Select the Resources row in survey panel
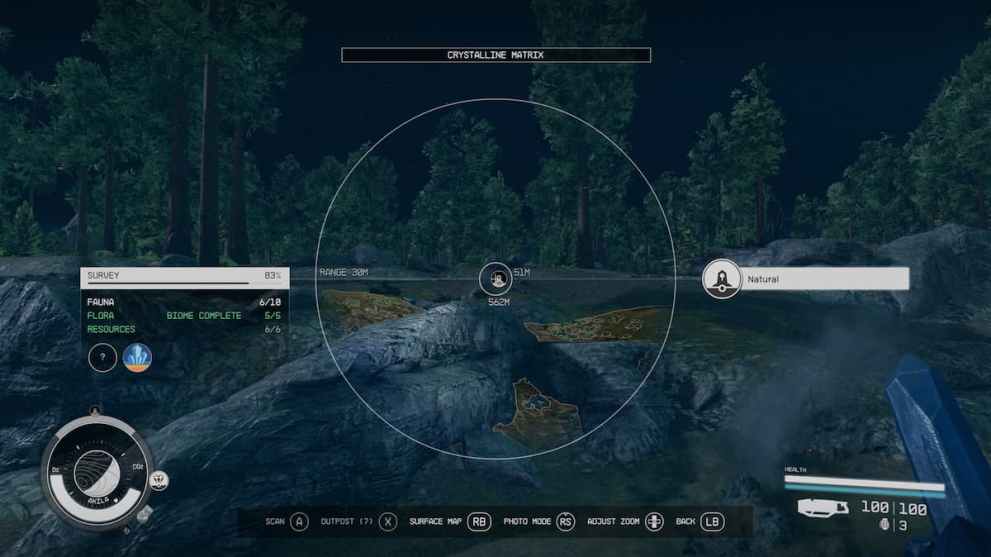This screenshot has height=557, width=991. [184, 329]
